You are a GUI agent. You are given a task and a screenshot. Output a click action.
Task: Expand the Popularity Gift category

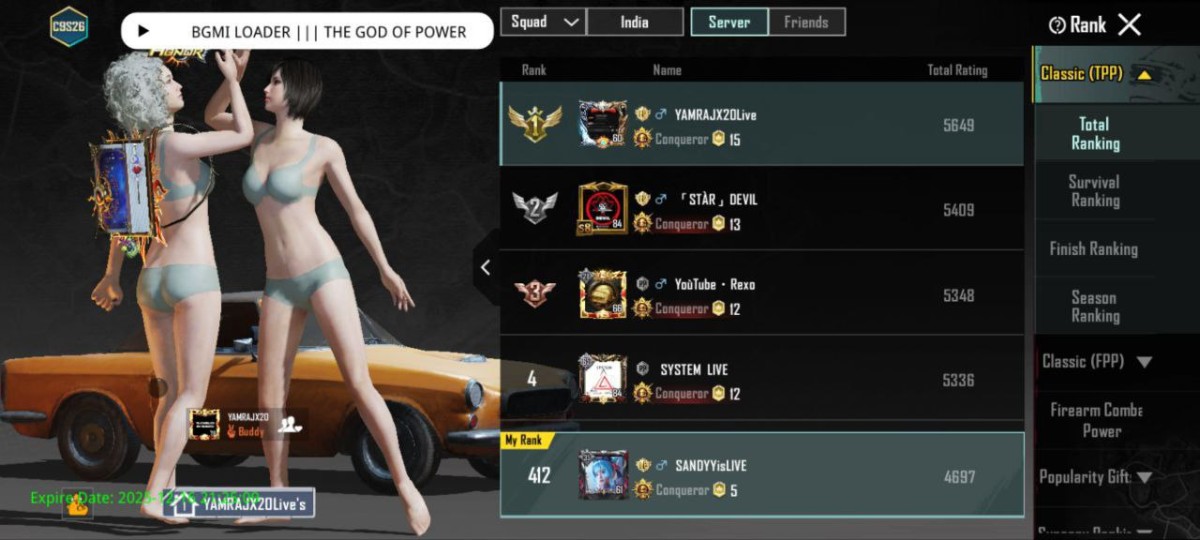(1096, 477)
